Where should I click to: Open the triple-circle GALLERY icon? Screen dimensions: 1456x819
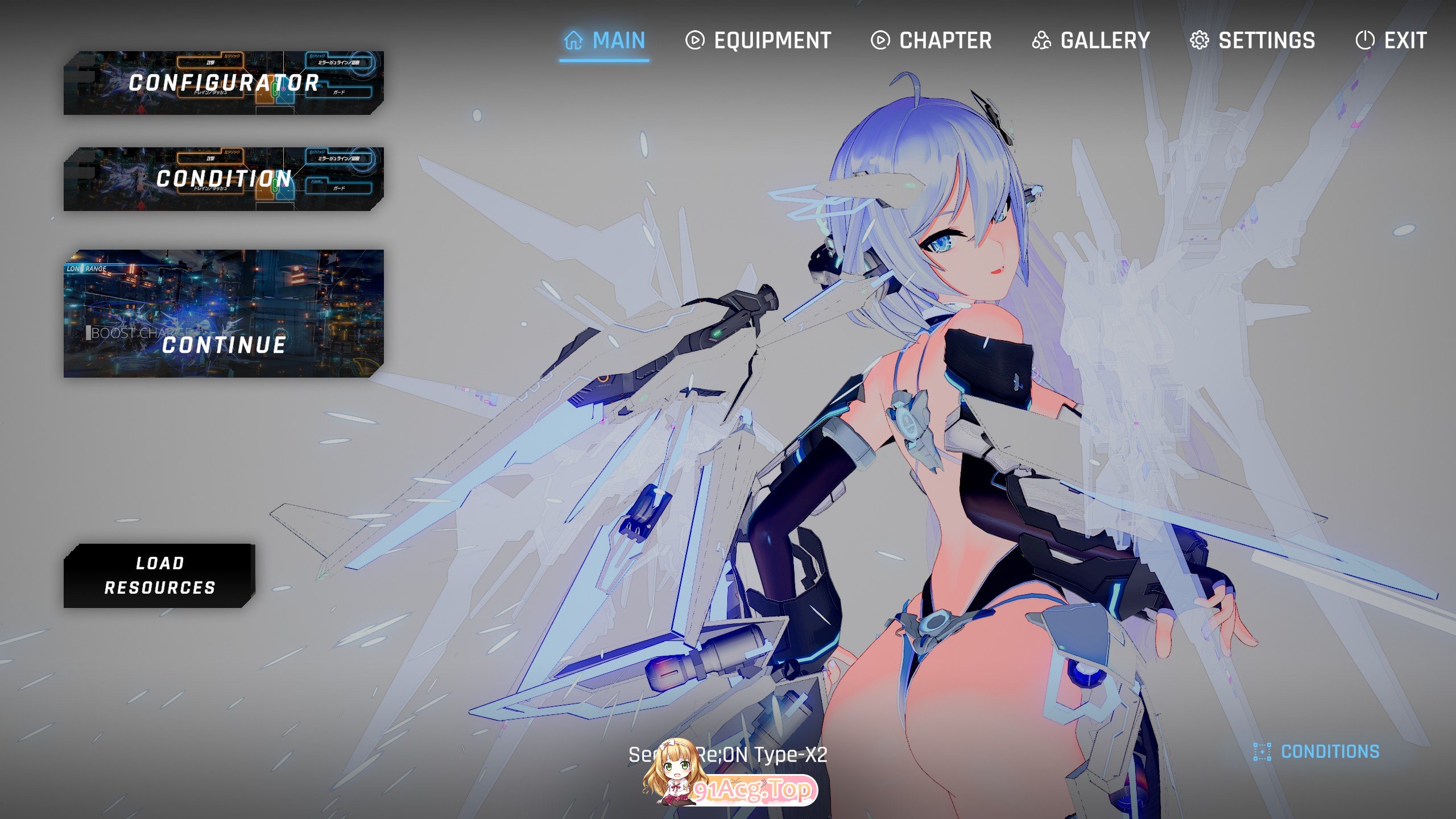[1041, 40]
